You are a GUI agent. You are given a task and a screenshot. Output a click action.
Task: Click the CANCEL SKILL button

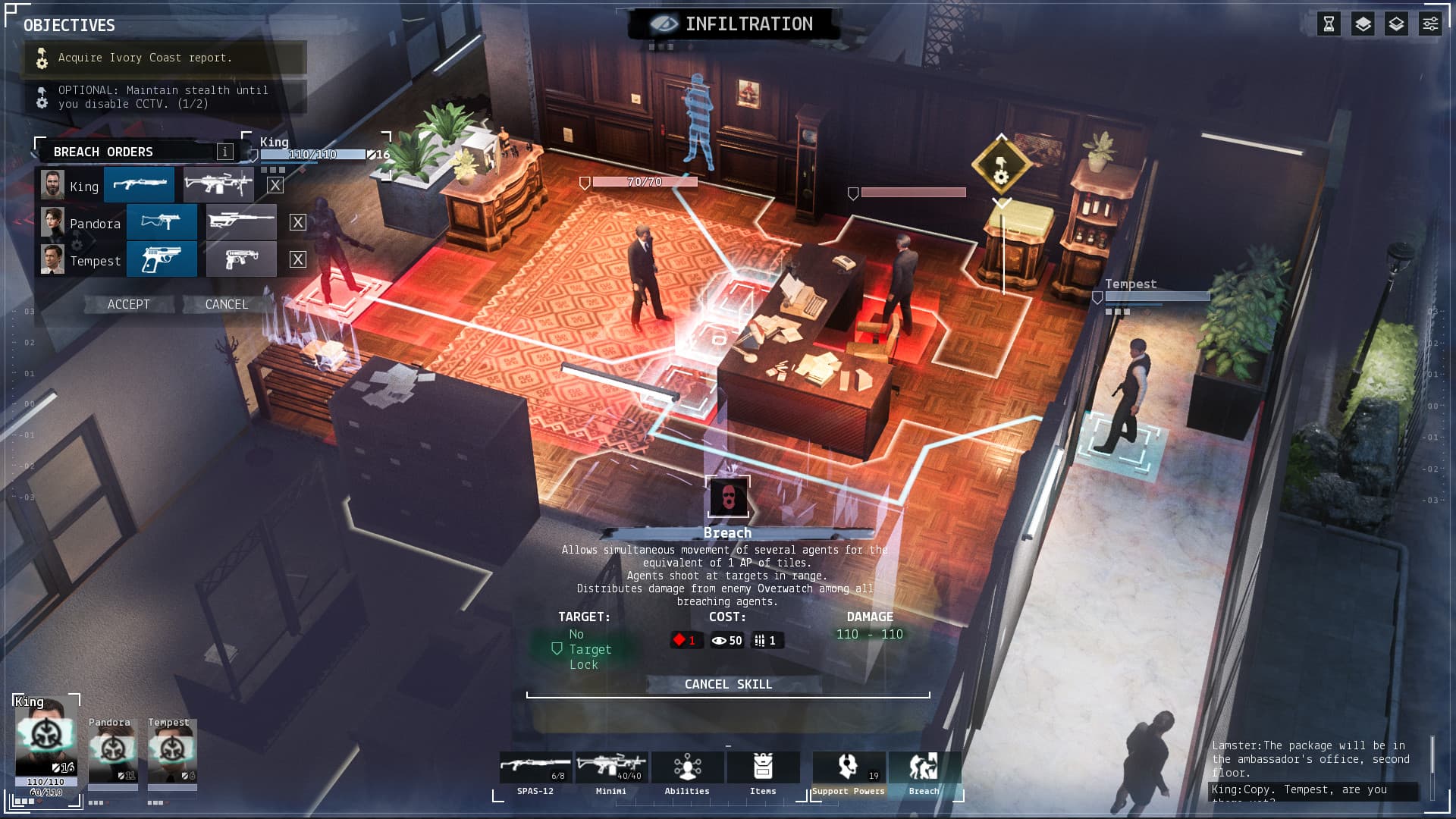(727, 684)
